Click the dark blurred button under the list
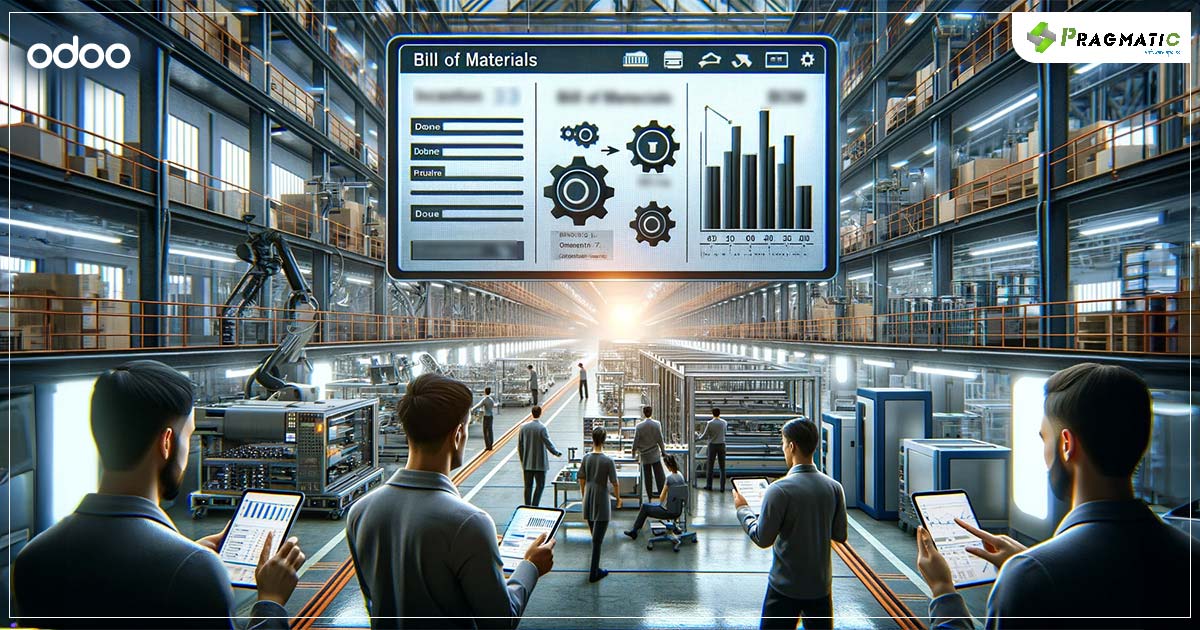1200x630 pixels. (465, 252)
